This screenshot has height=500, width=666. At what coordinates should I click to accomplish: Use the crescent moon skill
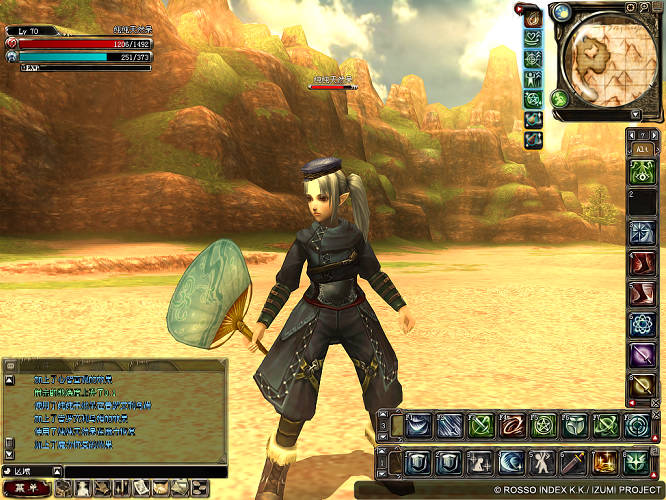tap(511, 463)
